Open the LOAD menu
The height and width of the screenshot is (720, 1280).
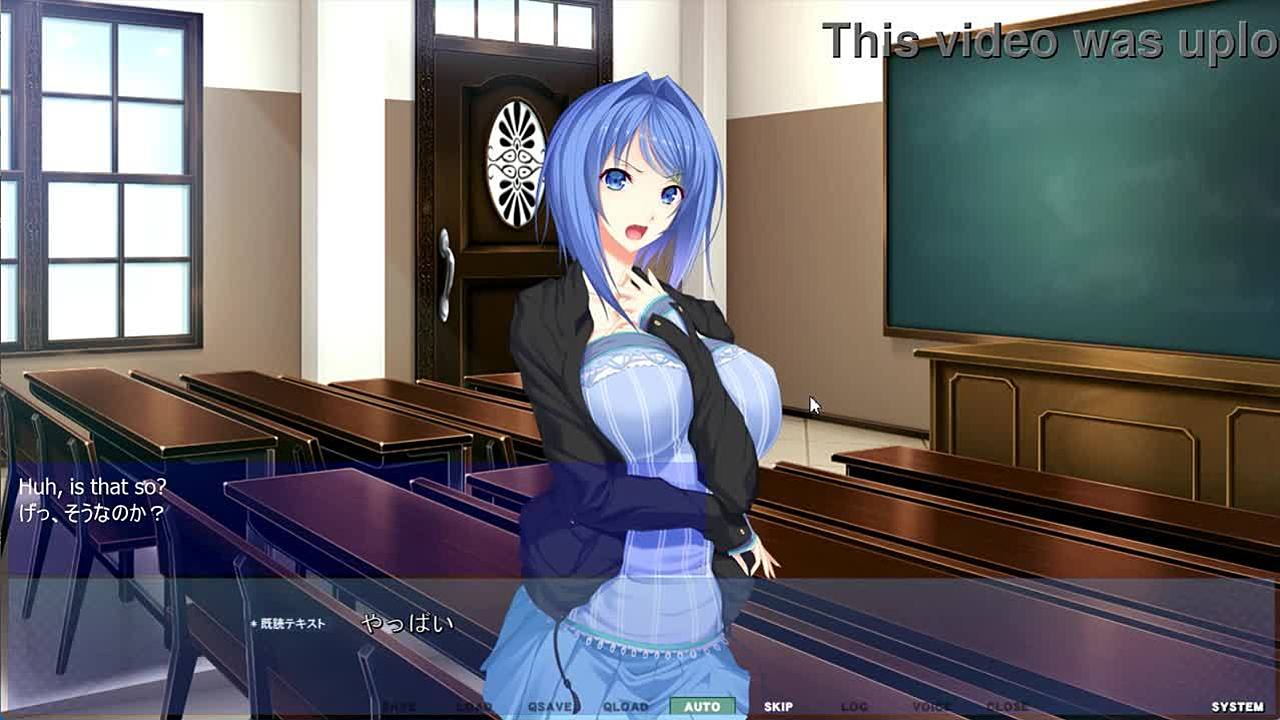[x=474, y=707]
